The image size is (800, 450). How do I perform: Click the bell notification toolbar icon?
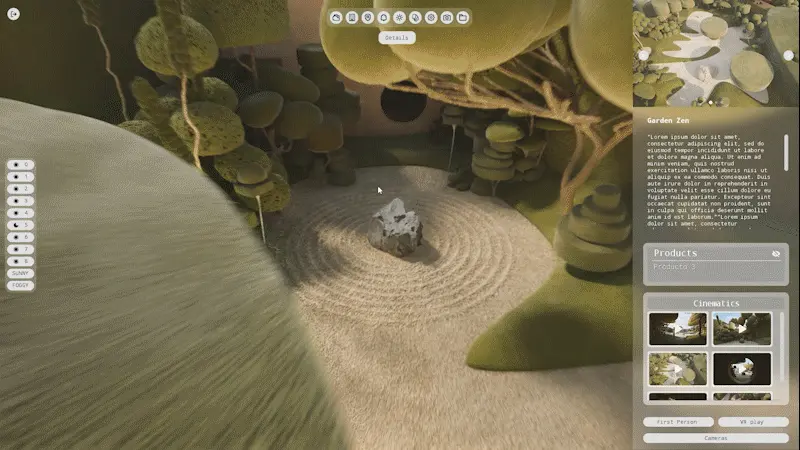click(383, 17)
